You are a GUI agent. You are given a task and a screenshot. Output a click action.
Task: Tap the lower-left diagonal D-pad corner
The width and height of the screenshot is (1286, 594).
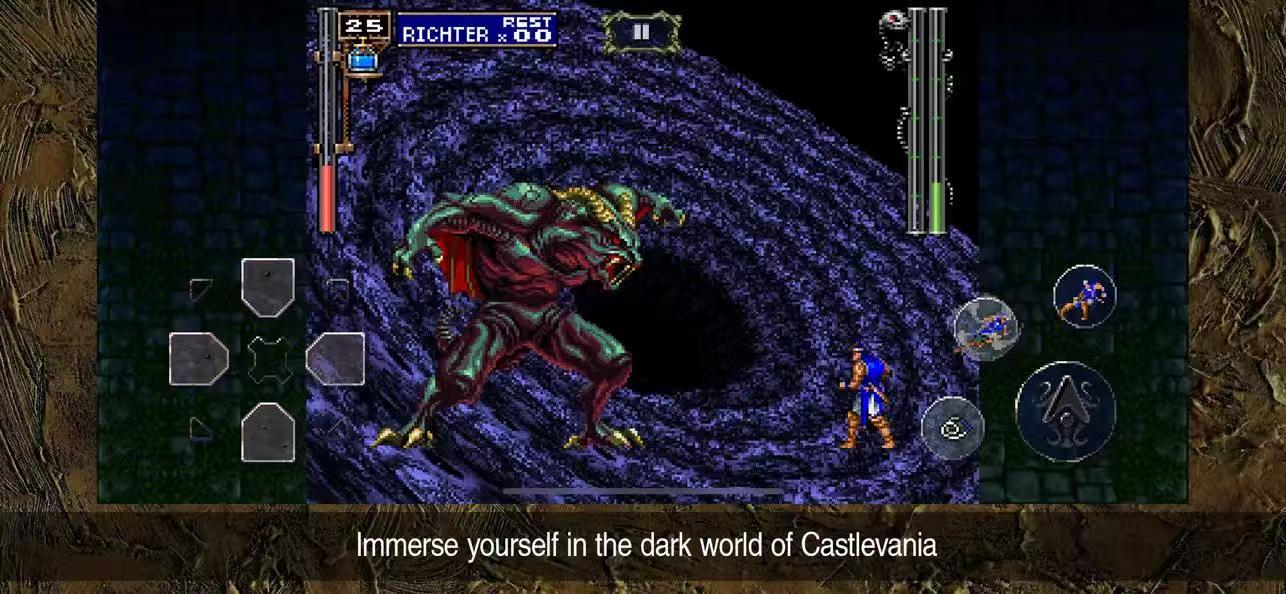pos(201,428)
